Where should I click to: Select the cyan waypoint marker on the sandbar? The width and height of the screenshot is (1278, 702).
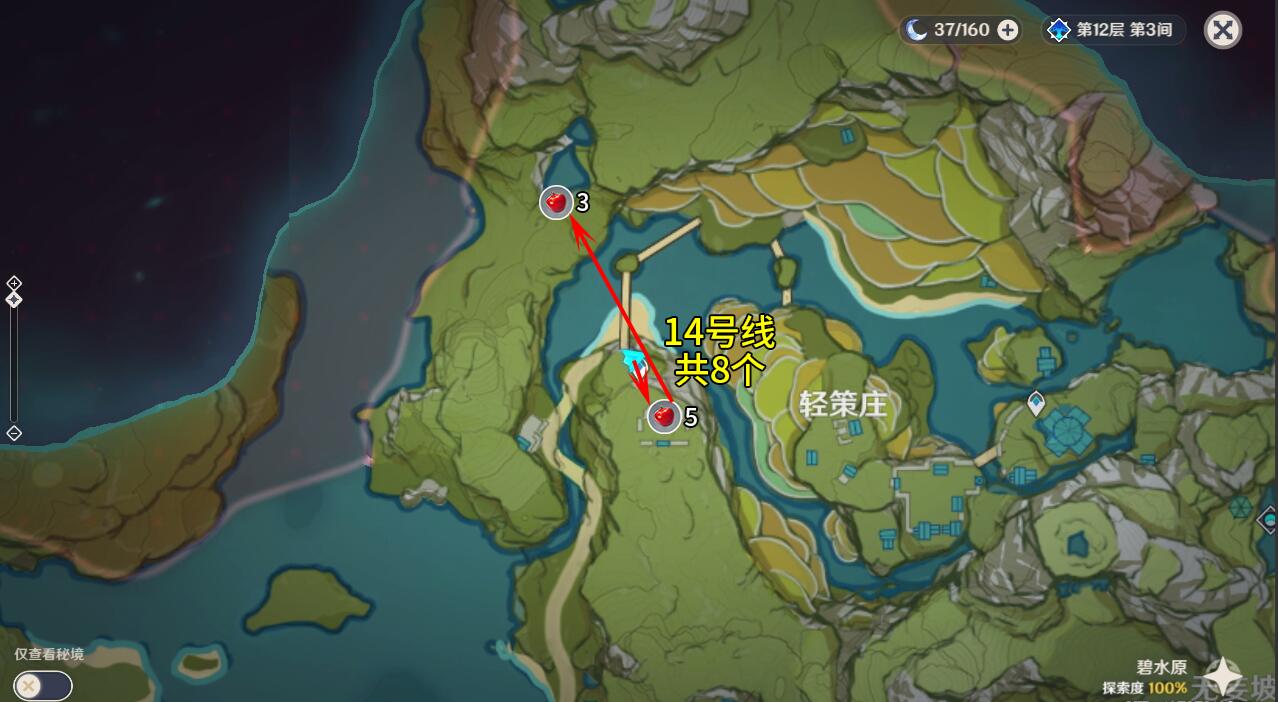point(632,358)
